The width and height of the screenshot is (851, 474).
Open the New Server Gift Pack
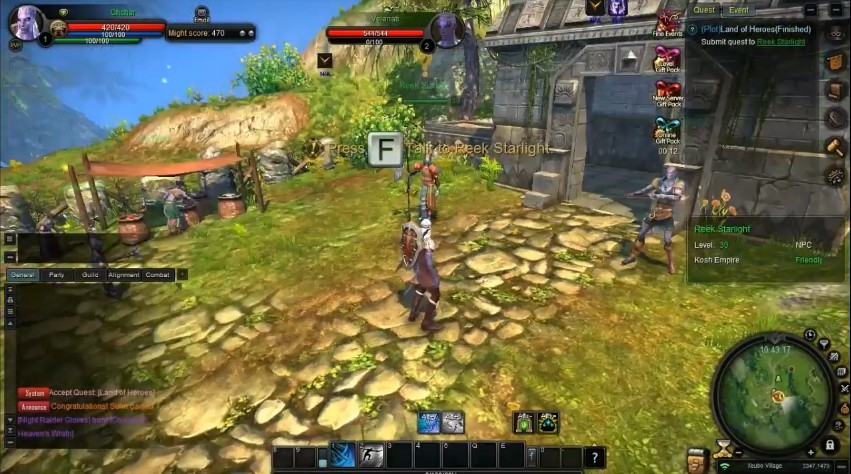click(x=667, y=93)
